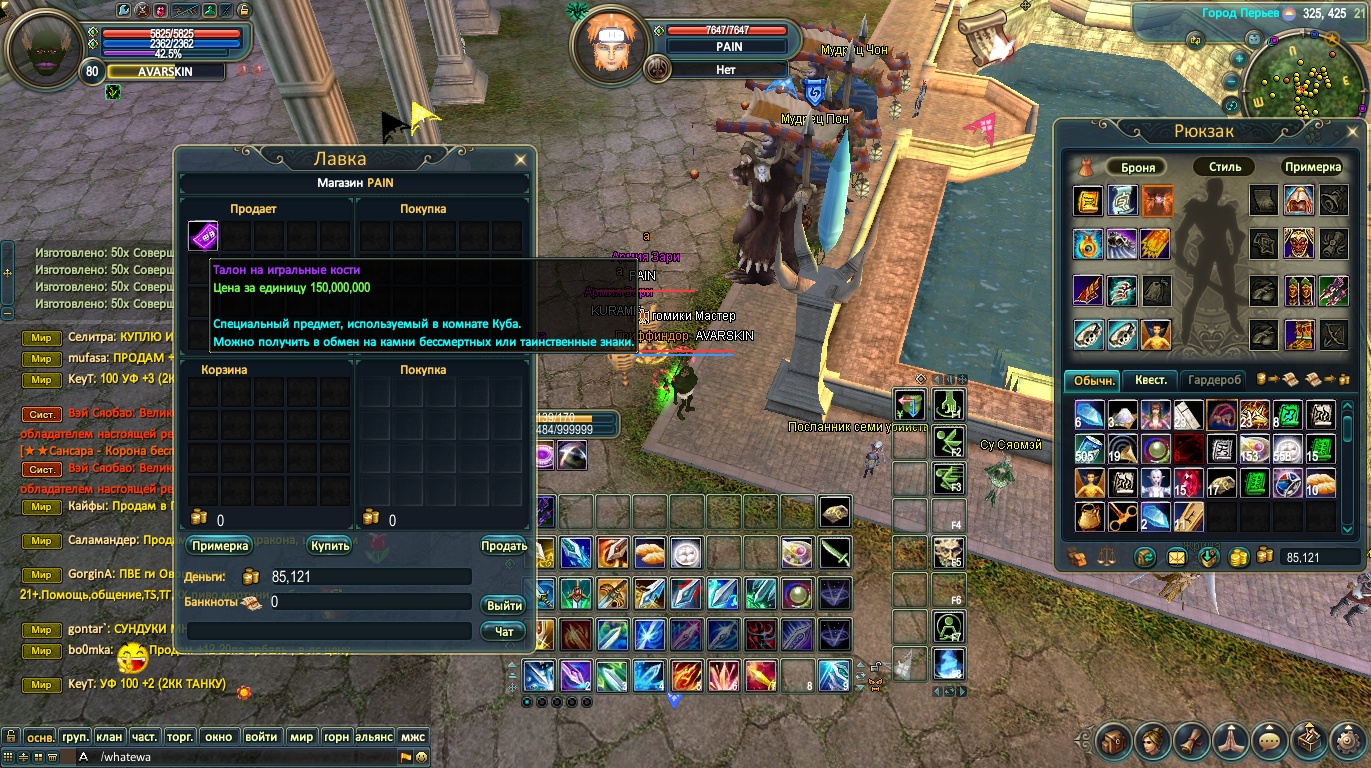
Task: Open the Гардероб inventory tab
Action: [1214, 380]
